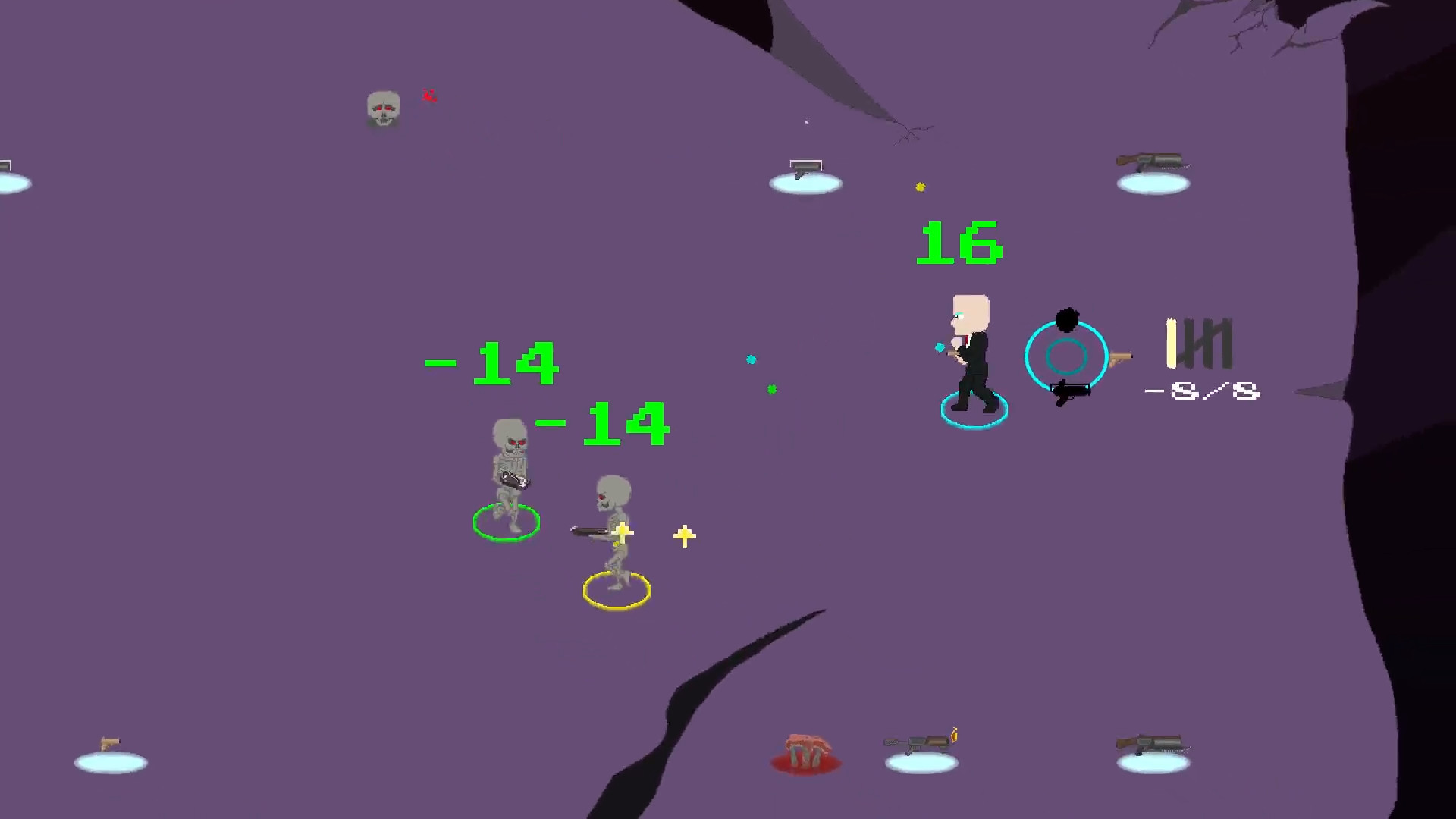Click the inner circle of the cyan radar ring
The height and width of the screenshot is (819, 1456).
1067,356
